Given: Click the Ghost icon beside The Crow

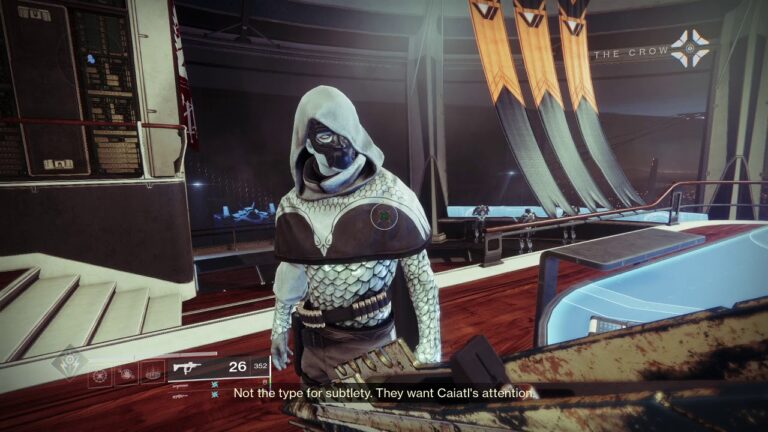Looking at the screenshot, I should [689, 48].
